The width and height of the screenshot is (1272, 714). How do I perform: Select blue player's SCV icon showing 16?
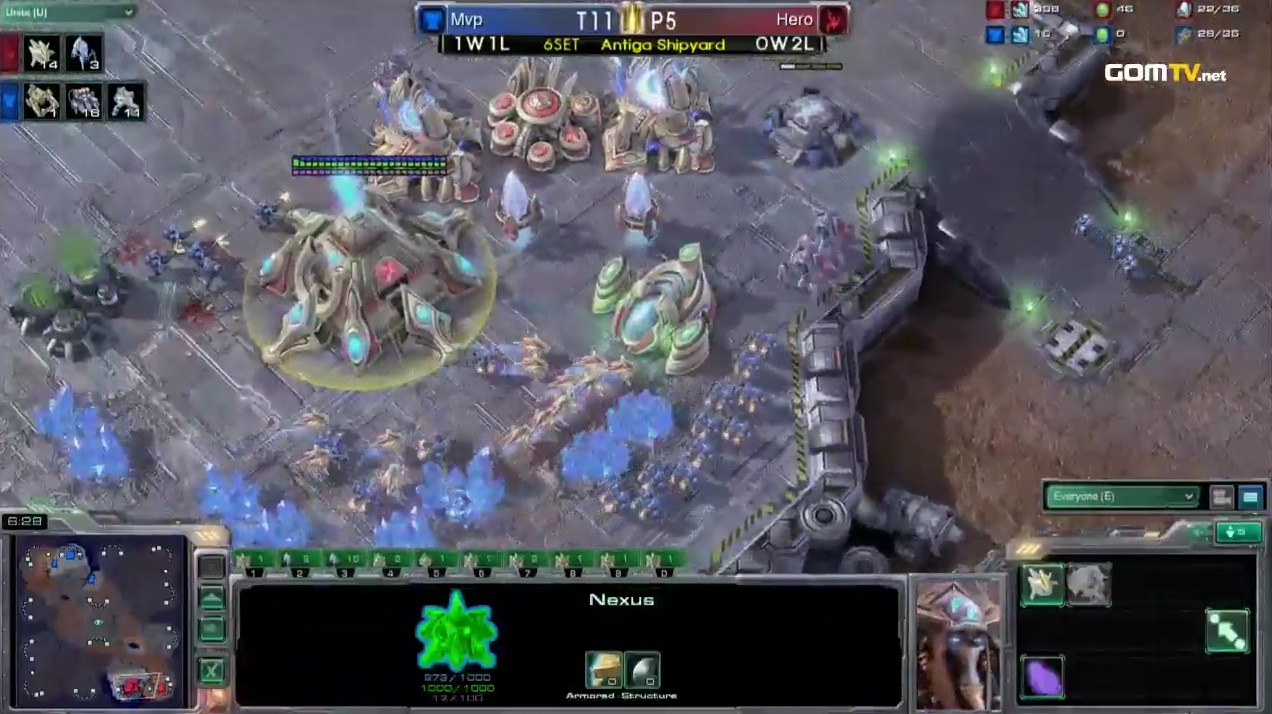pyautogui.click(x=83, y=101)
